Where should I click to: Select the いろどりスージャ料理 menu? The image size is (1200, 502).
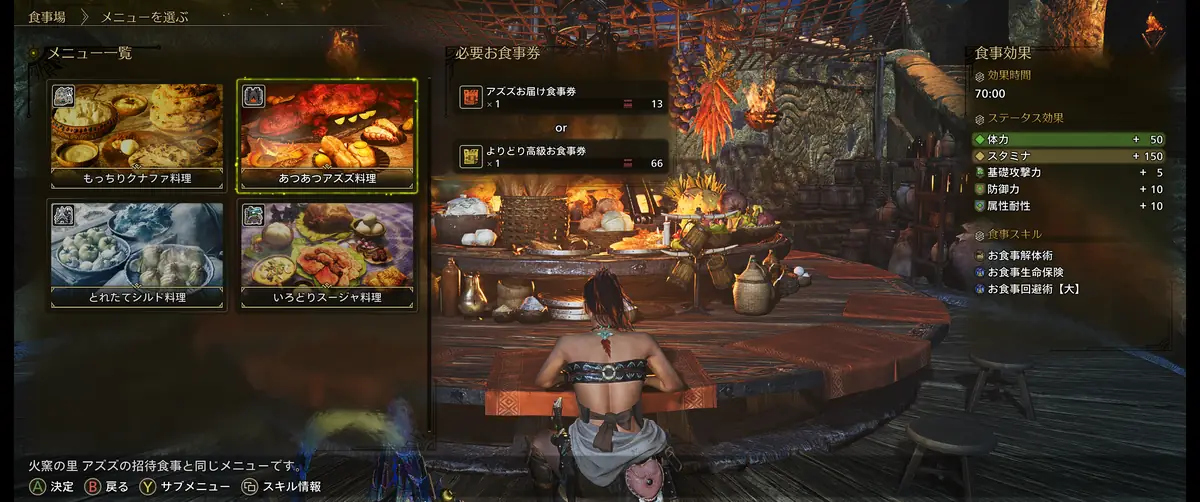(x=327, y=254)
